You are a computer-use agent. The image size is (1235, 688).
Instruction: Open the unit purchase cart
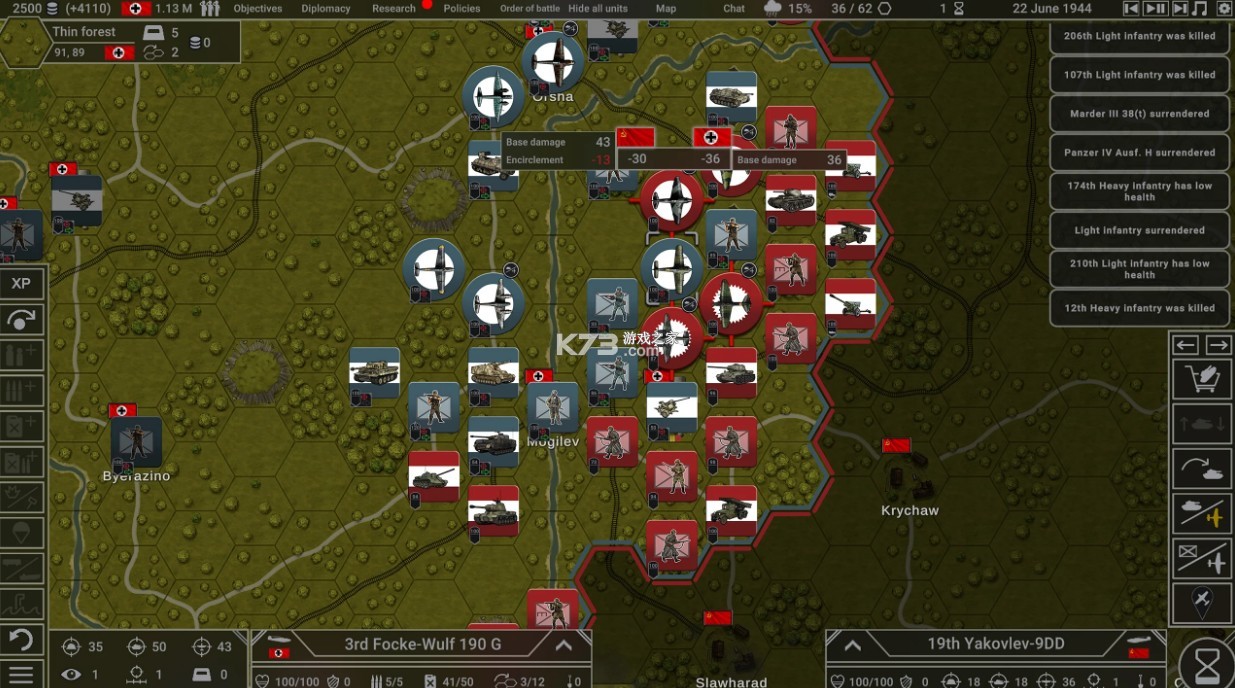coord(1201,379)
